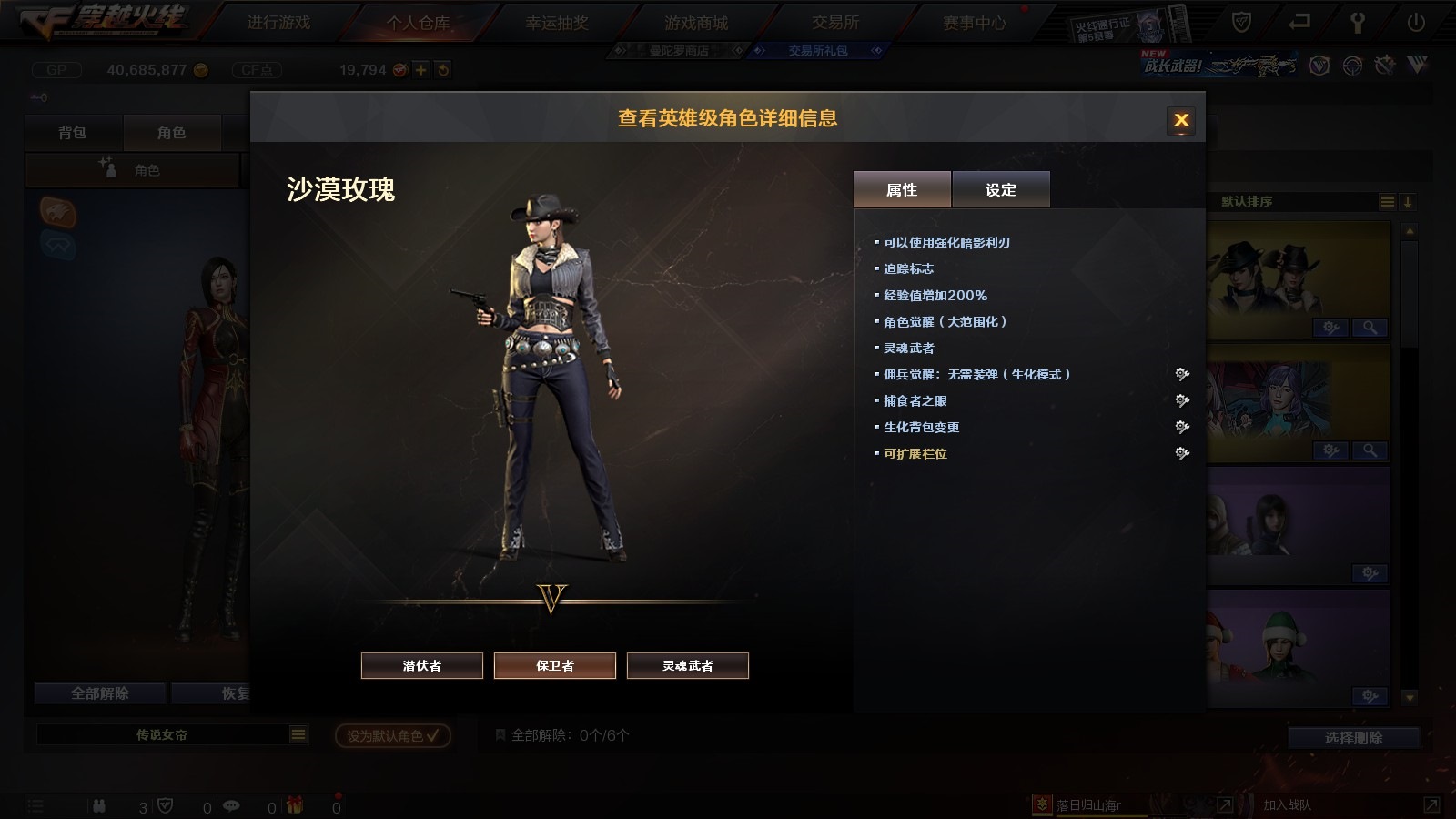
Task: Open settings gear for 生化背包变更
Action: [x=1182, y=427]
